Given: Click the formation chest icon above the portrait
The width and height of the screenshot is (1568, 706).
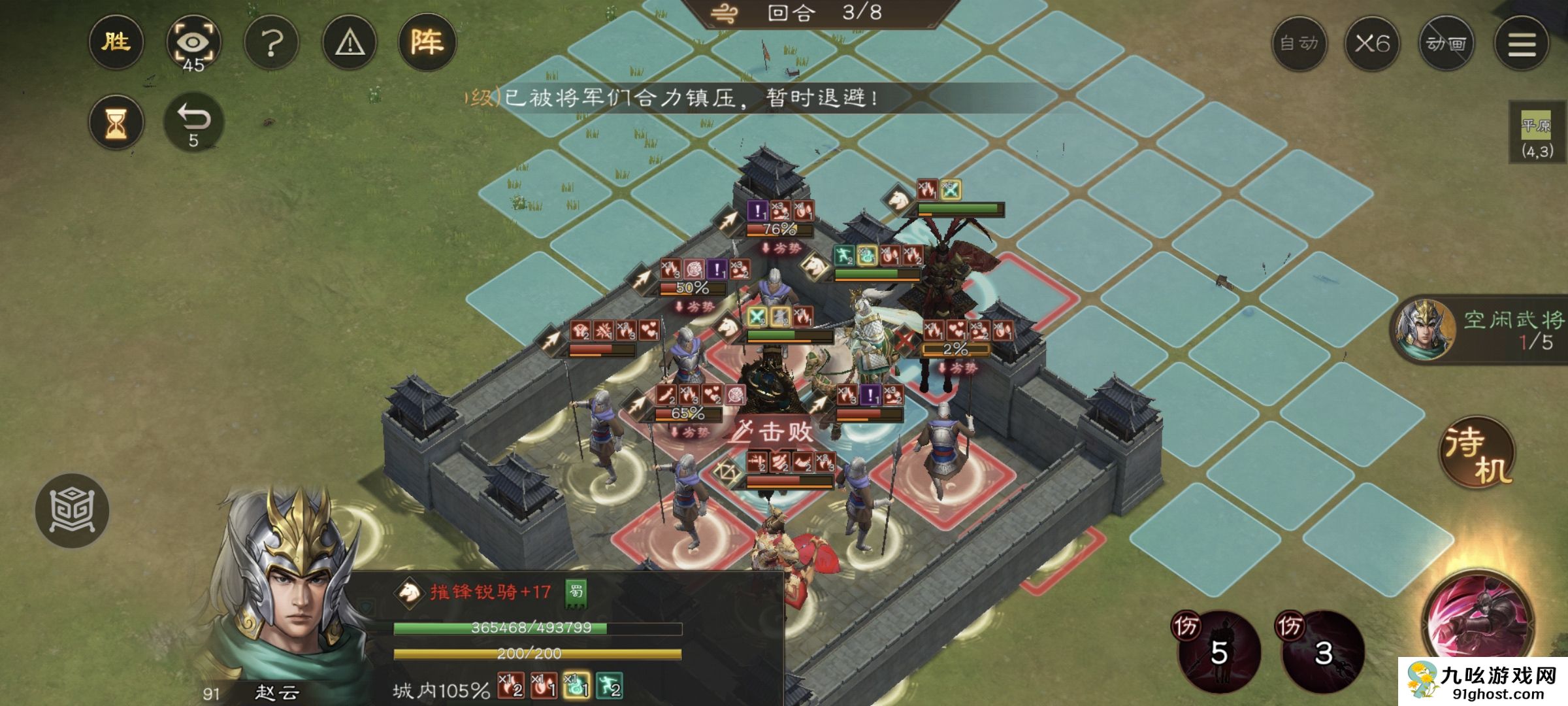Looking at the screenshot, I should pos(74,511).
